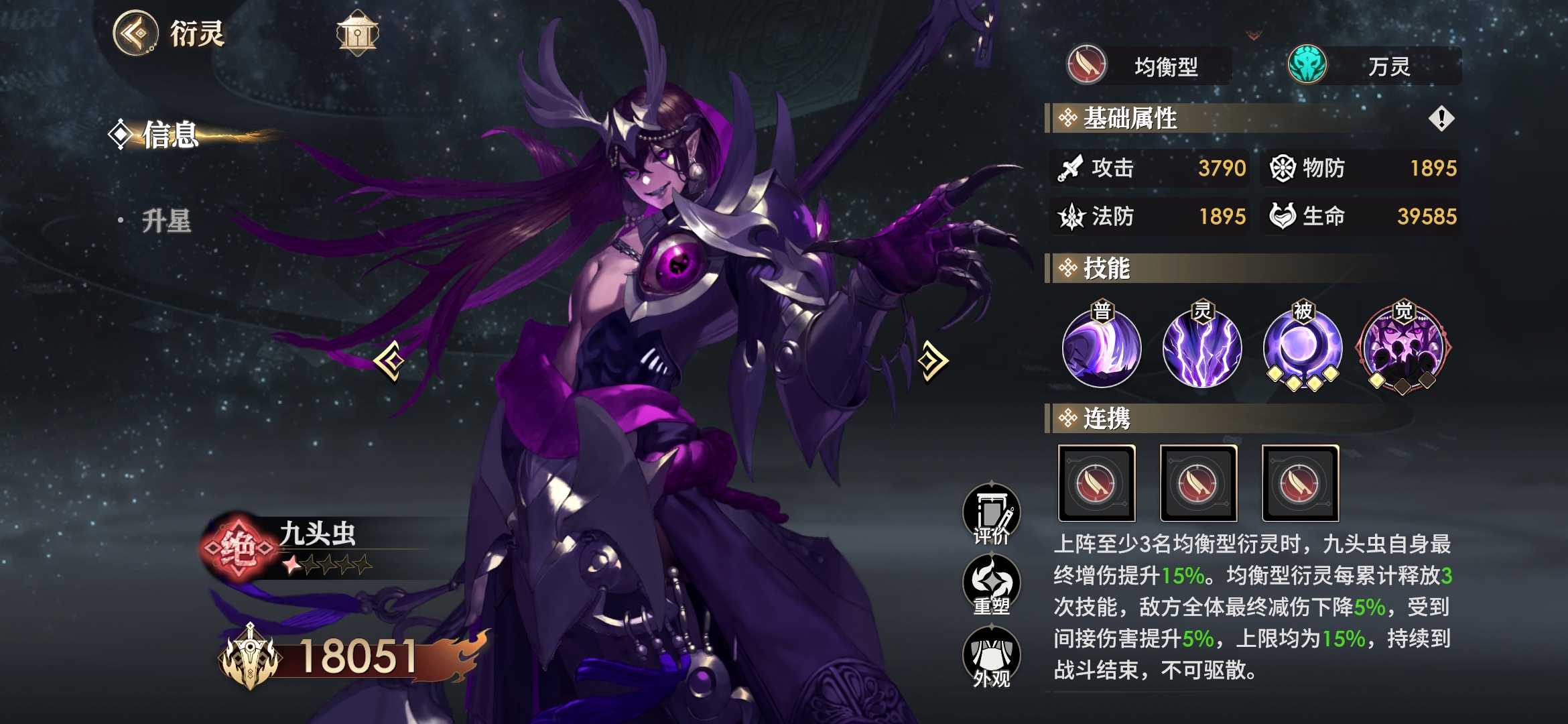Open the pavilion building icon
This screenshot has width=1568, height=724.
357,33
